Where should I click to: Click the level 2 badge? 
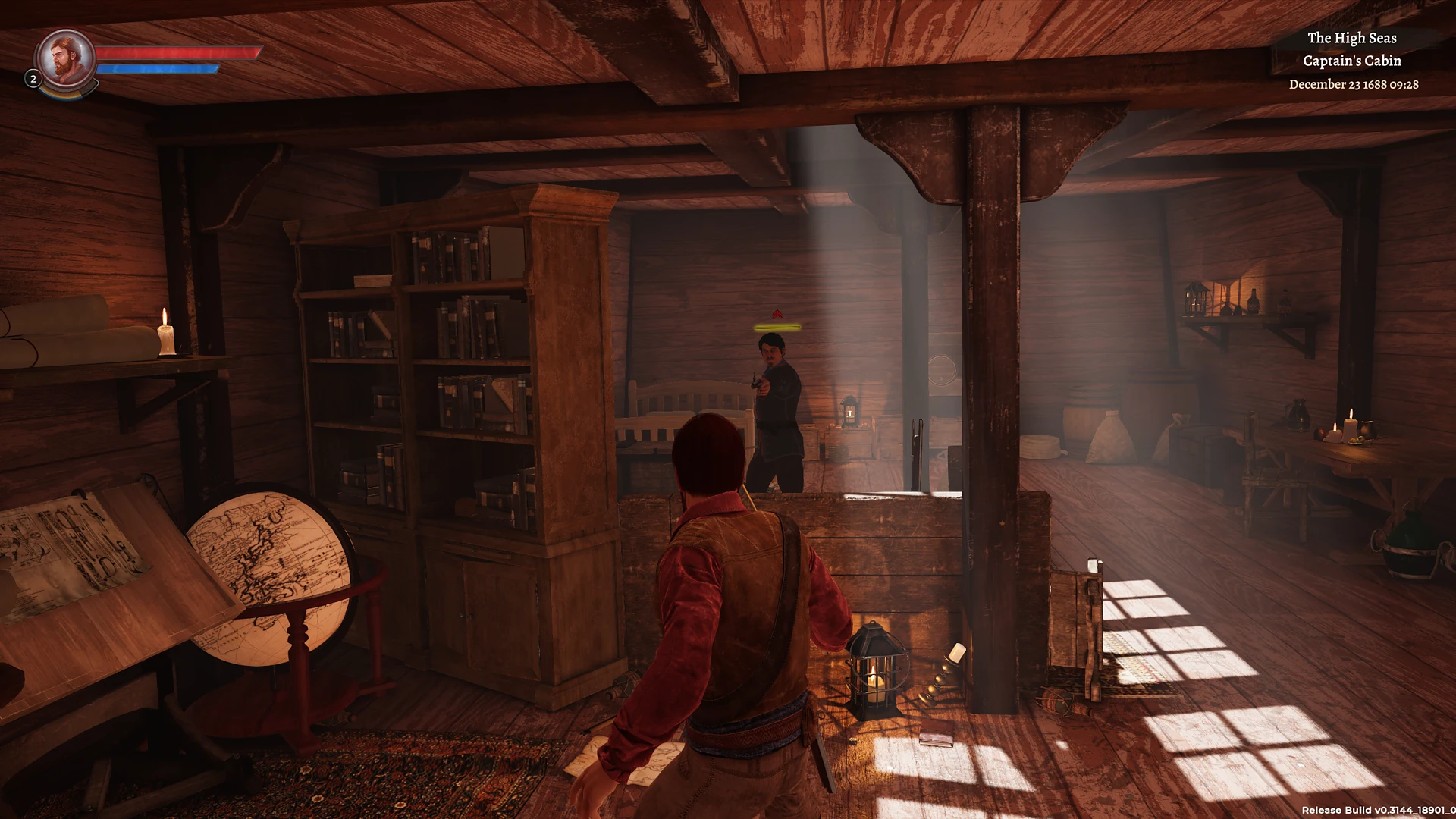(33, 79)
